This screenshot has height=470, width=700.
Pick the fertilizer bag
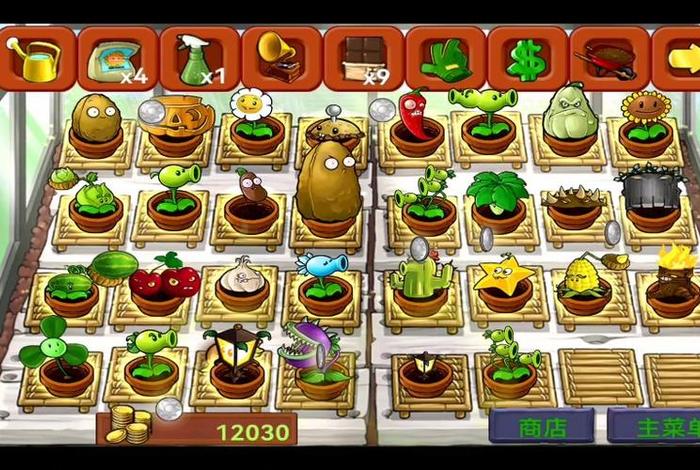[x=118, y=58]
